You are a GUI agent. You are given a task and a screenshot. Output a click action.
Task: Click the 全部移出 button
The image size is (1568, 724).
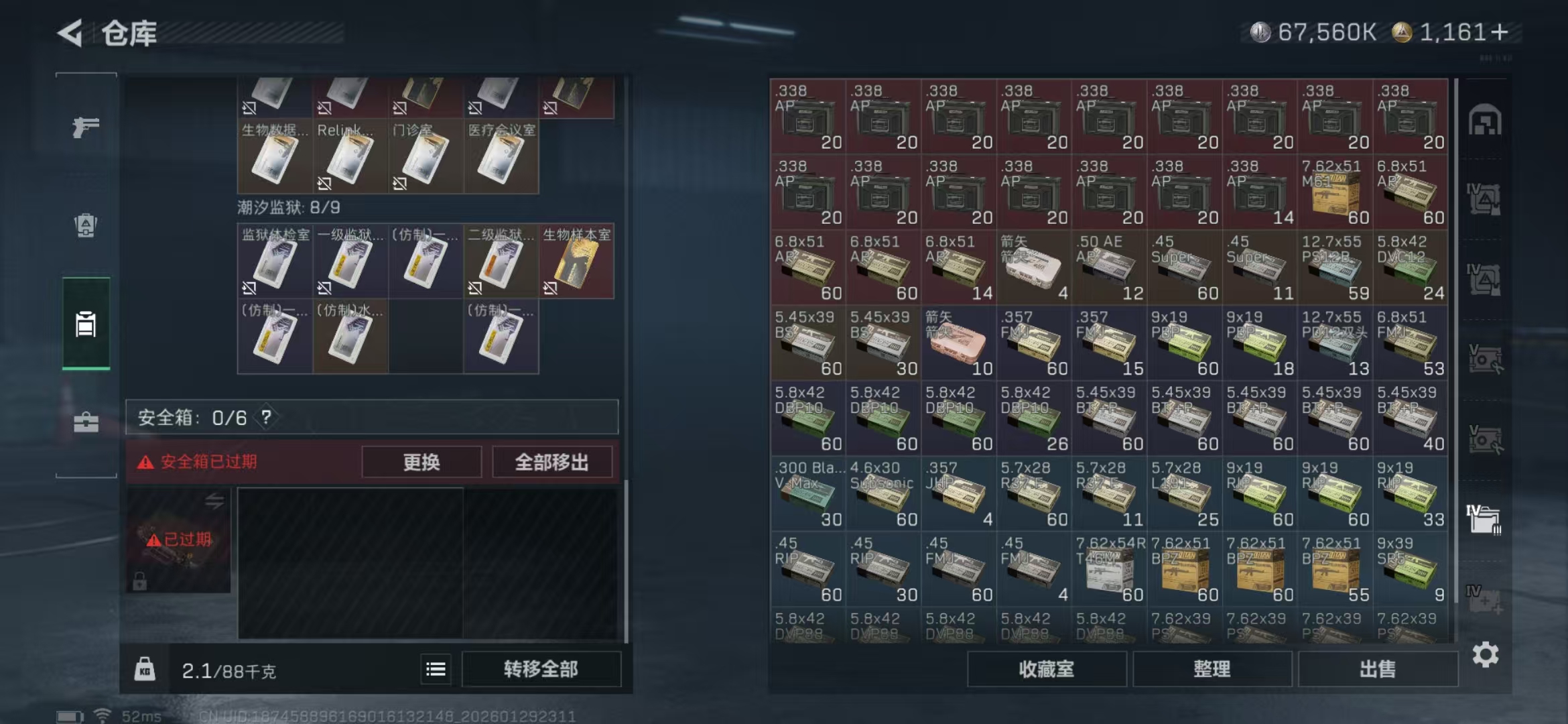[551, 461]
